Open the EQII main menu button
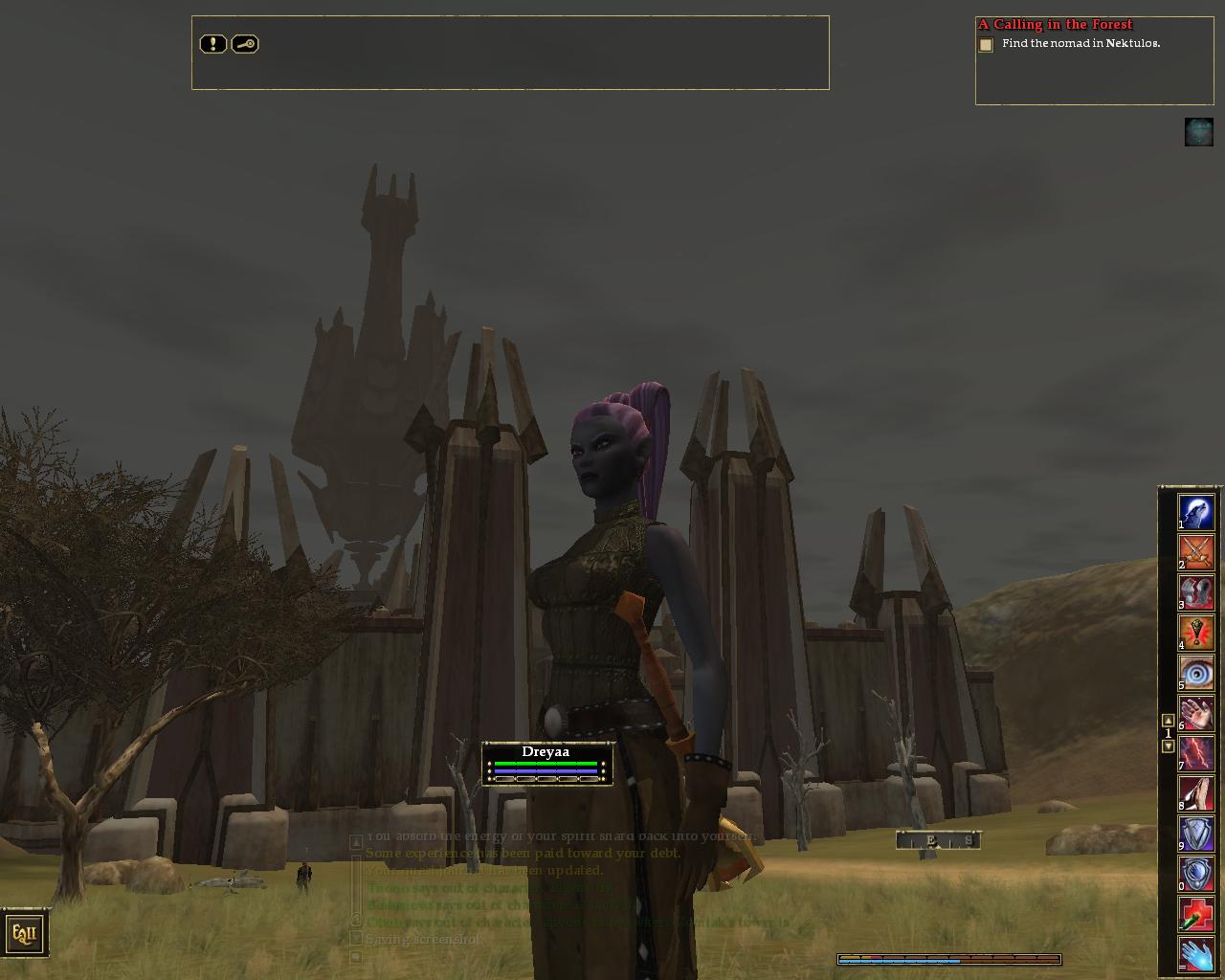This screenshot has height=980, width=1225. [24, 933]
